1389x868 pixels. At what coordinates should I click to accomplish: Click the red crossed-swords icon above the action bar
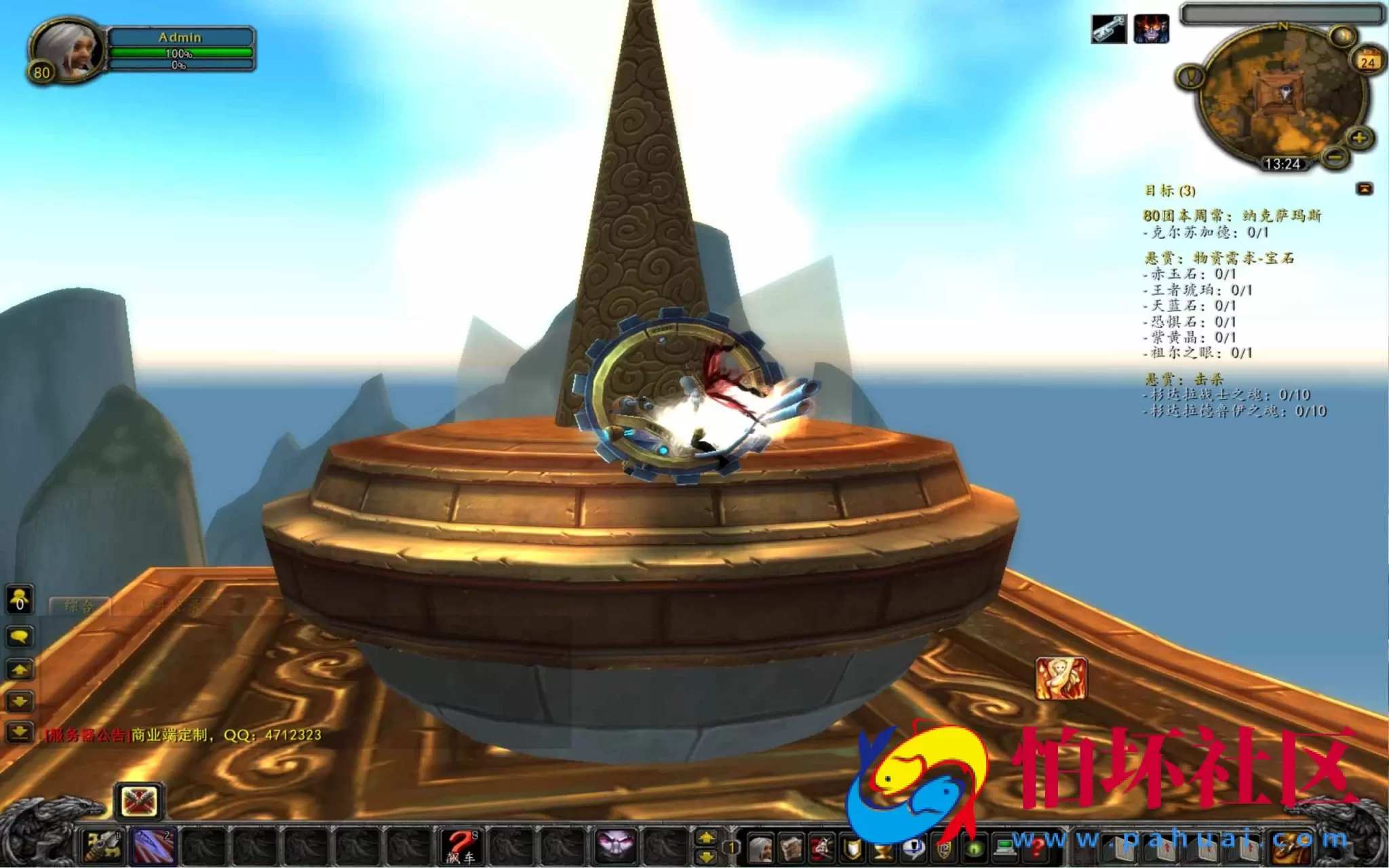(139, 802)
